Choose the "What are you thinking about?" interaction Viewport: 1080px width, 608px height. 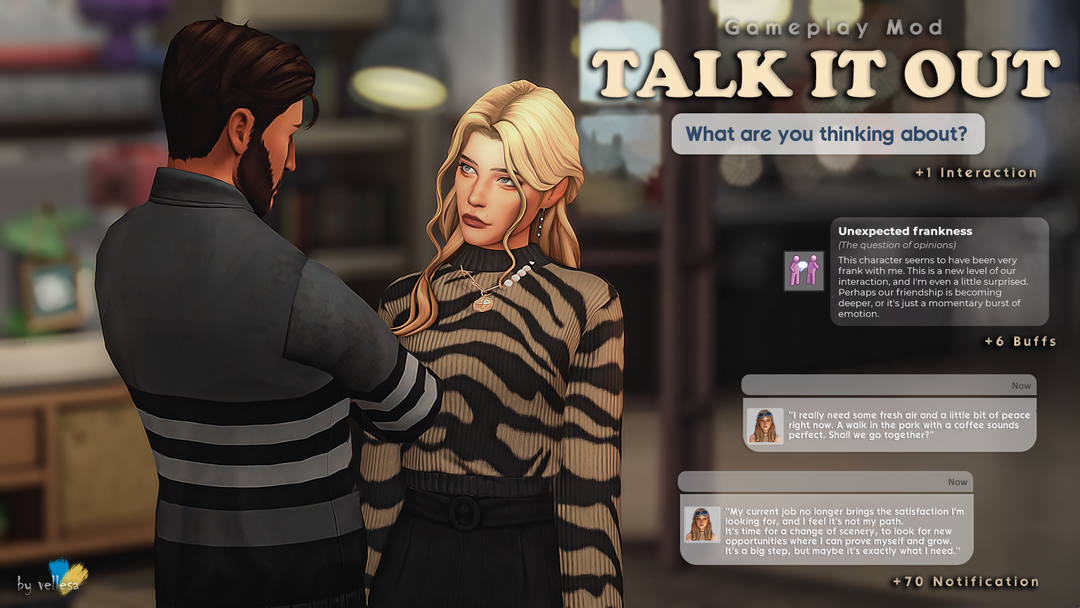coord(827,134)
